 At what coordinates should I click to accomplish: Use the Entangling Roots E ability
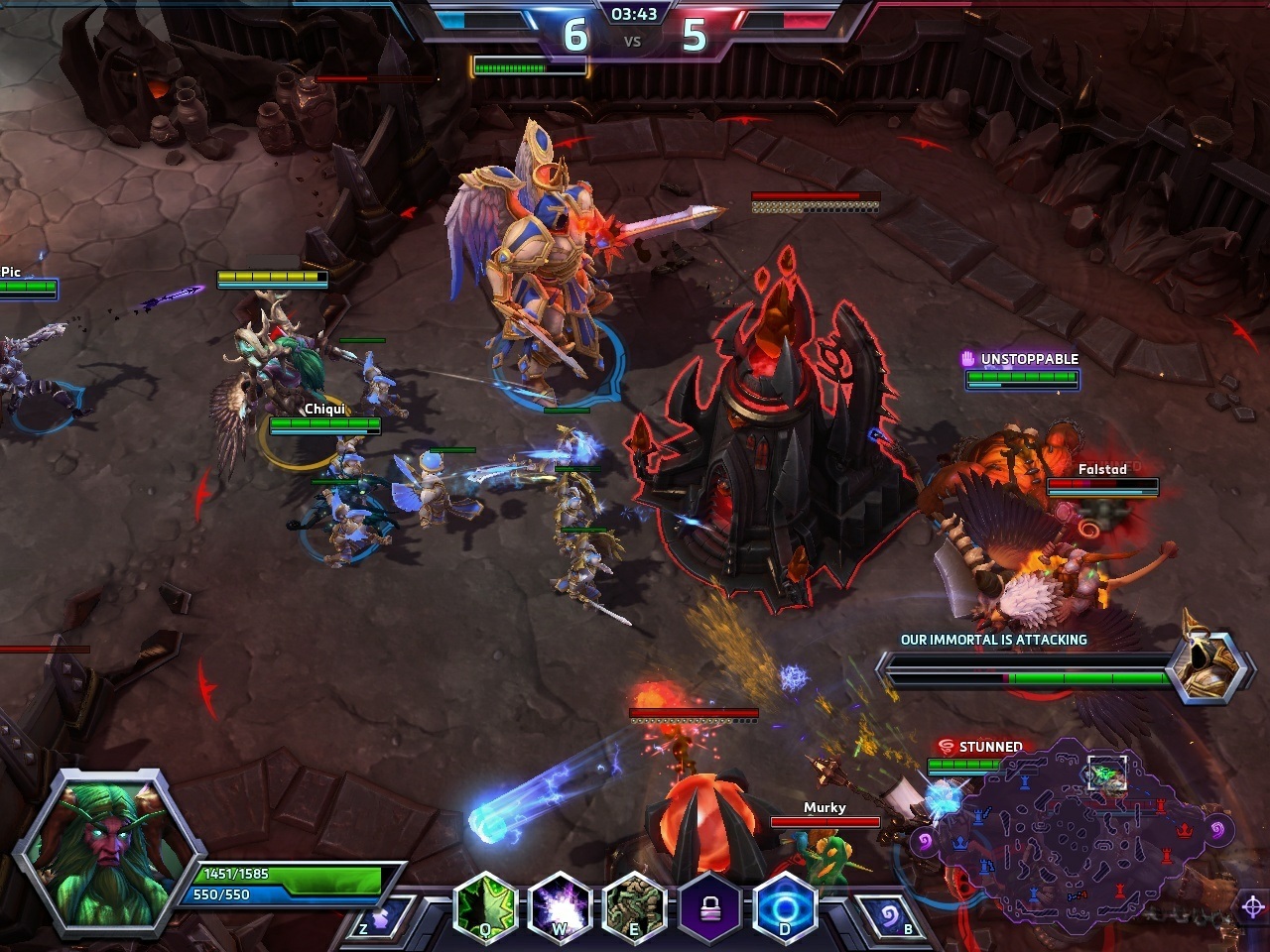[634, 906]
